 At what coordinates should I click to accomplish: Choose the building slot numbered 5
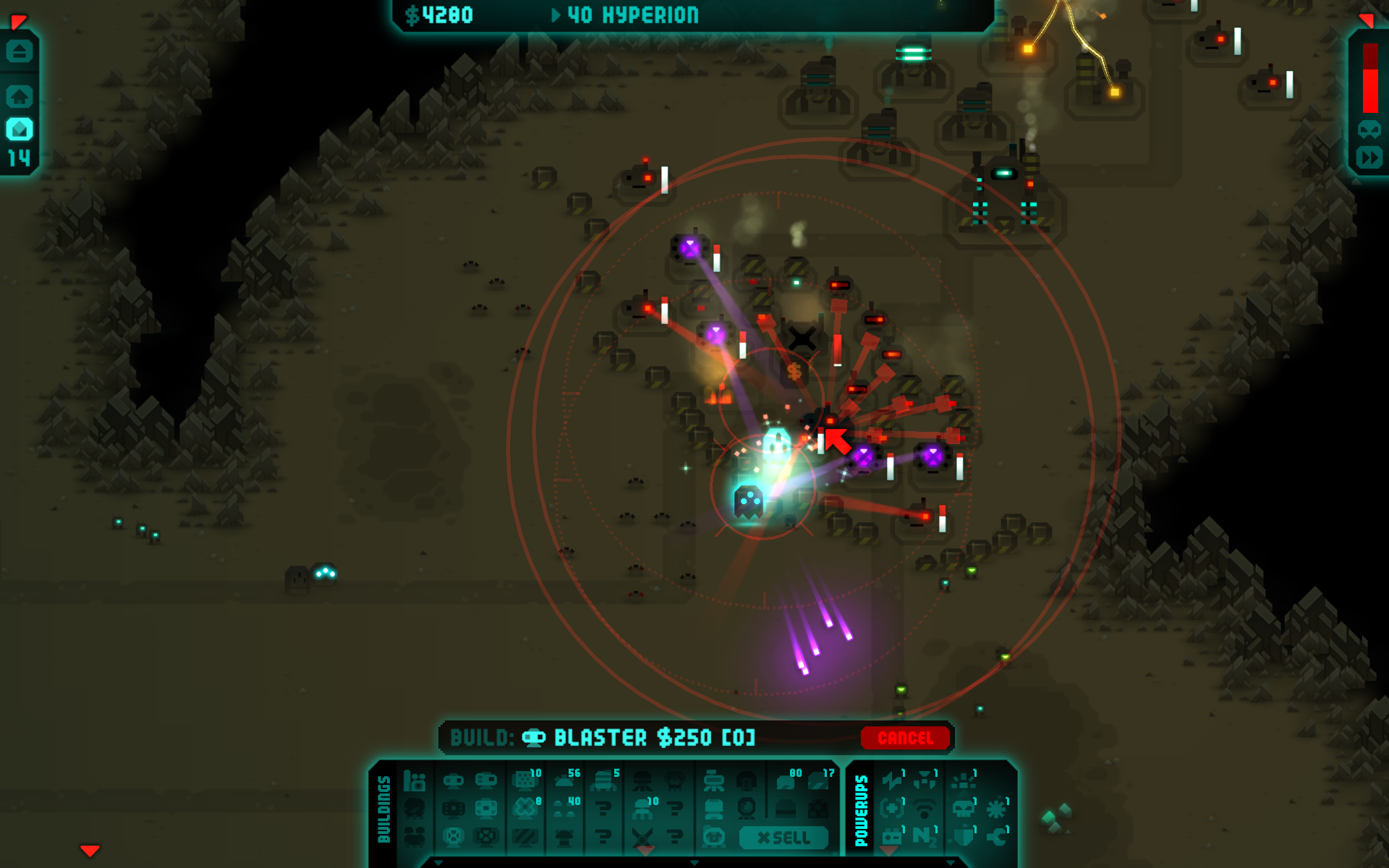click(603, 781)
